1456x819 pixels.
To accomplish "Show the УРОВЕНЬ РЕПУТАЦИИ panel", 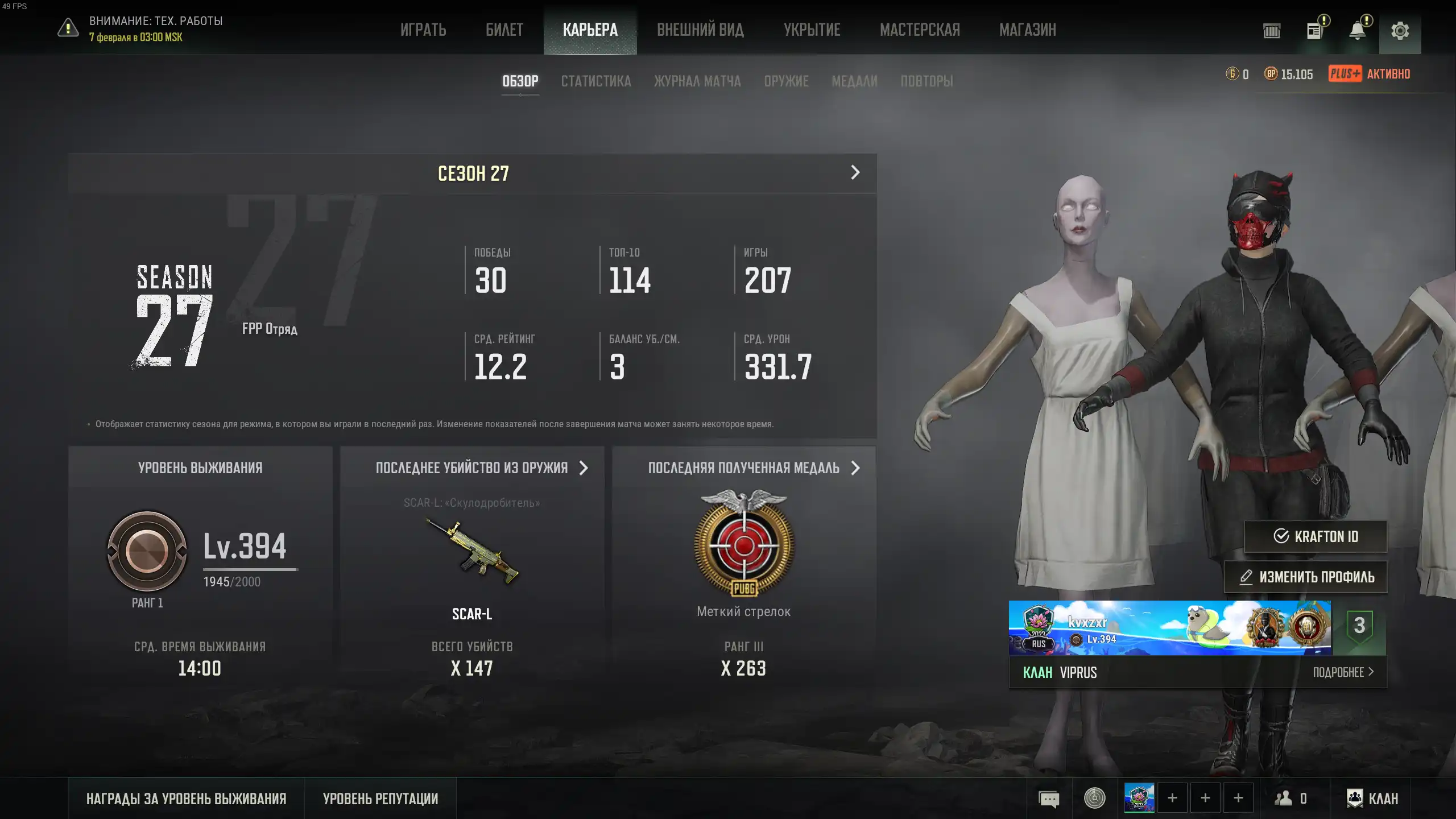I will click(380, 799).
